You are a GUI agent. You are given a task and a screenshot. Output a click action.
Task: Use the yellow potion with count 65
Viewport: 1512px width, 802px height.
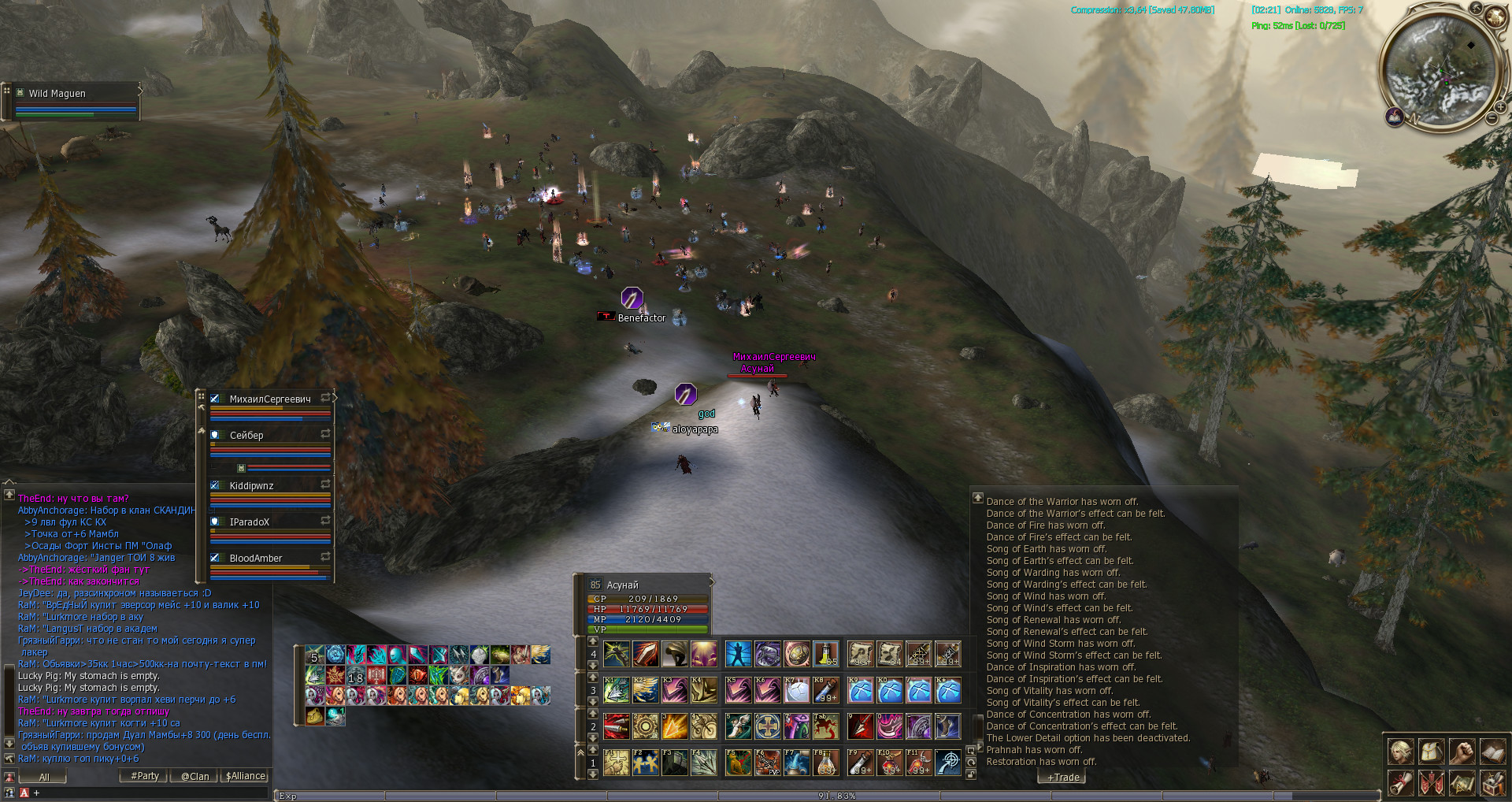point(826,654)
